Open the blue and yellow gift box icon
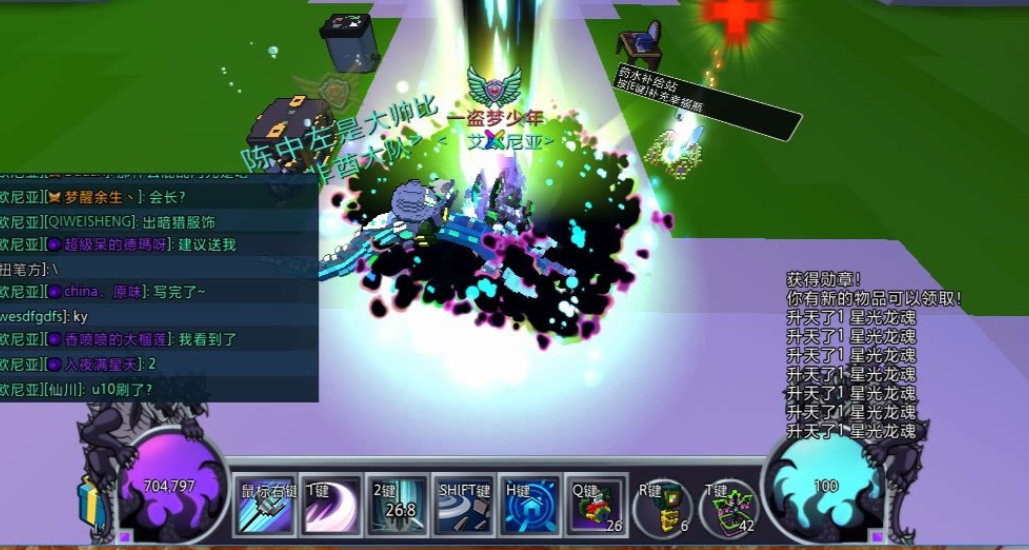Screen dimensions: 1029x550 click(92, 500)
